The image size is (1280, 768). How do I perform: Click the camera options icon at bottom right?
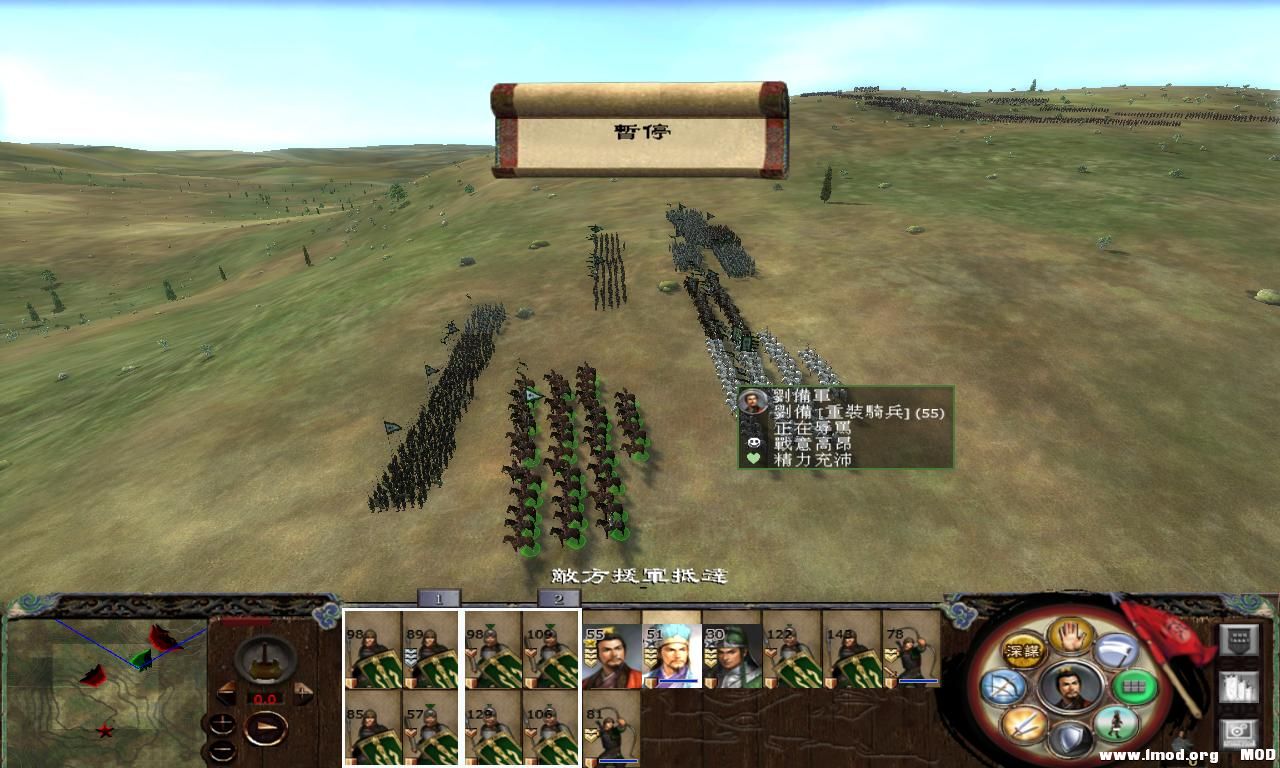(x=1237, y=731)
